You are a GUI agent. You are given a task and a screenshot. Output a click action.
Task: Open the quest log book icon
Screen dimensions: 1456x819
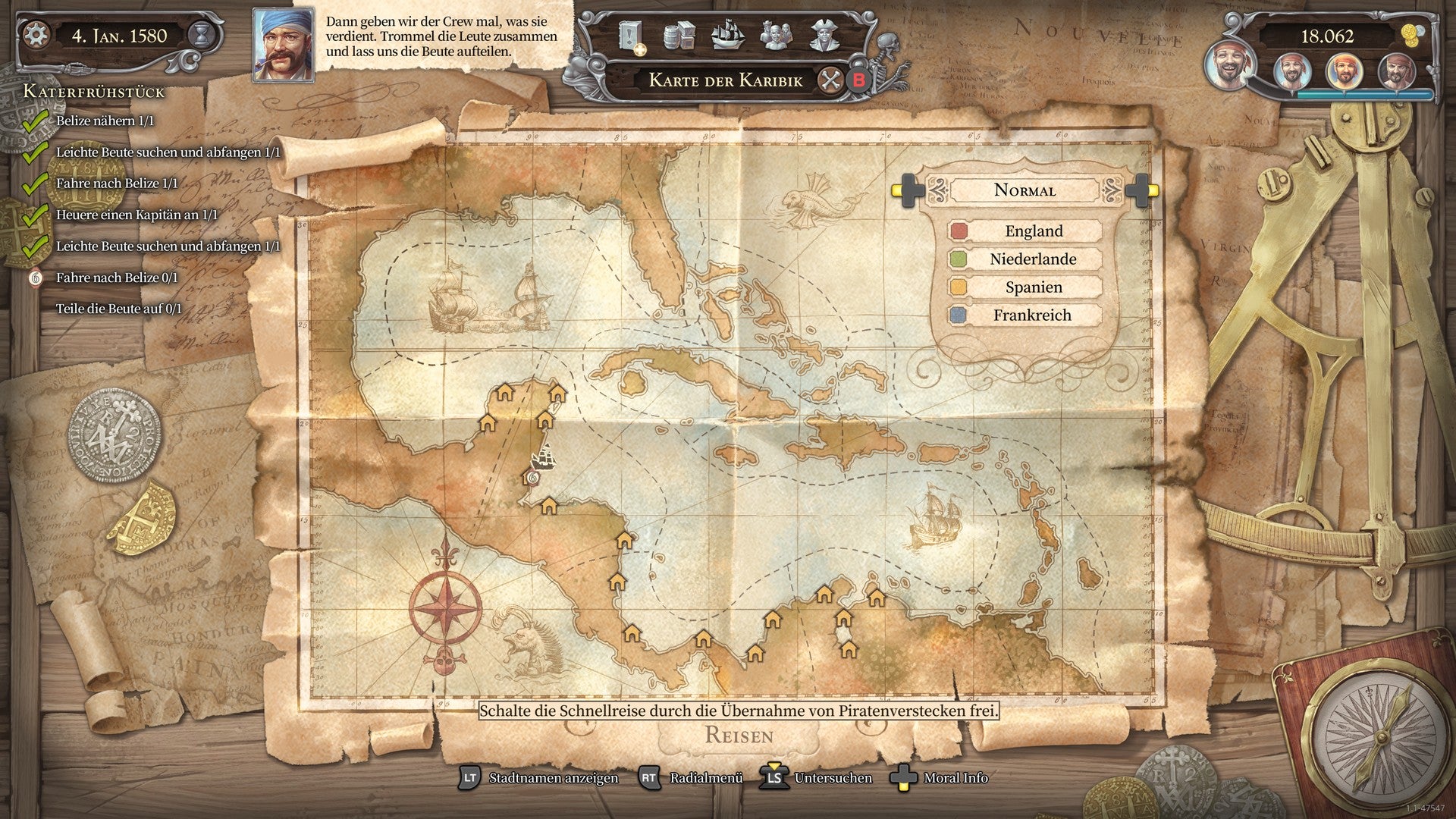pyautogui.click(x=629, y=35)
